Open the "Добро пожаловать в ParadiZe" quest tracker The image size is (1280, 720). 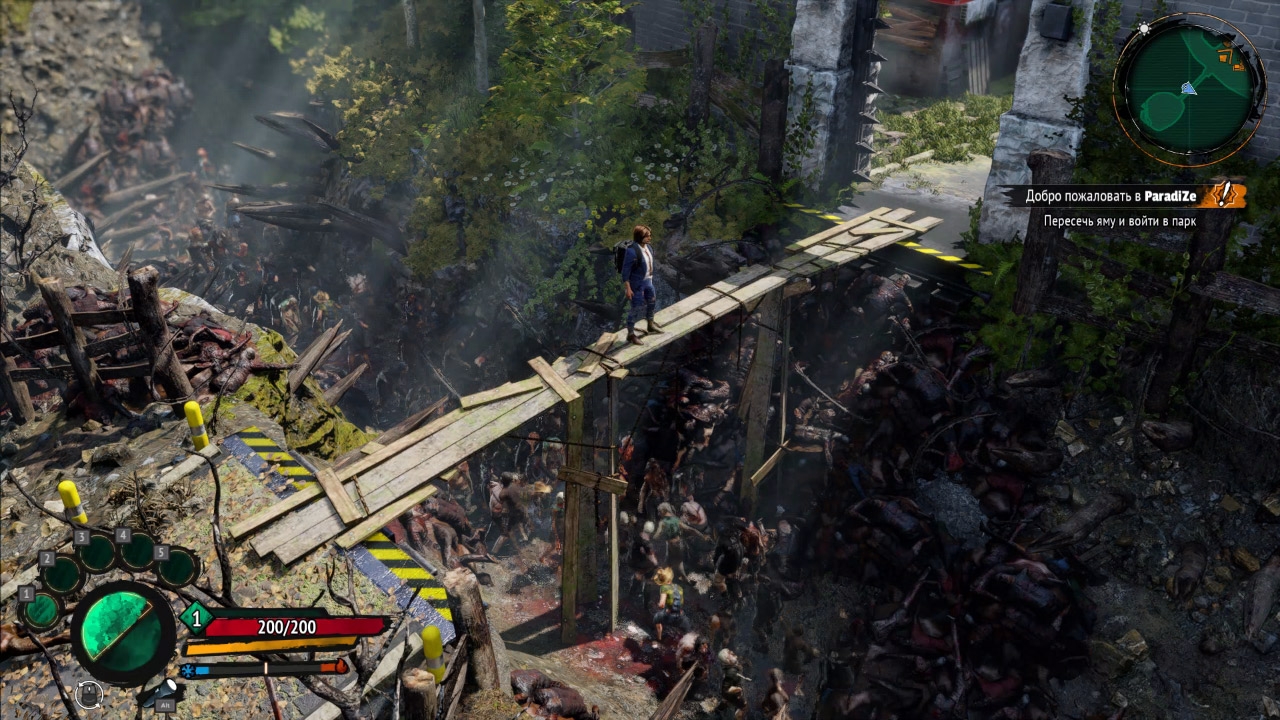1109,195
